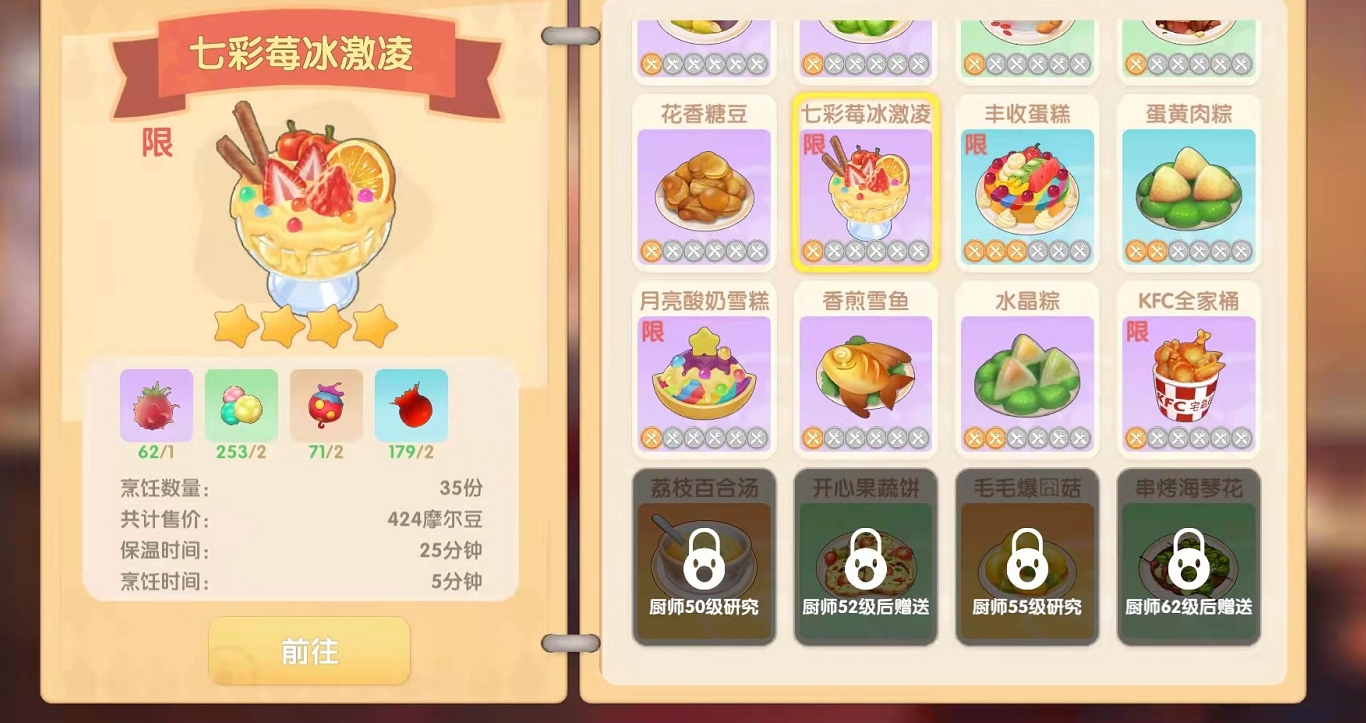Screen dimensions: 1366x723
Task: Choose the 七彩莓冰激凌 recipe card
Action: pos(865,184)
